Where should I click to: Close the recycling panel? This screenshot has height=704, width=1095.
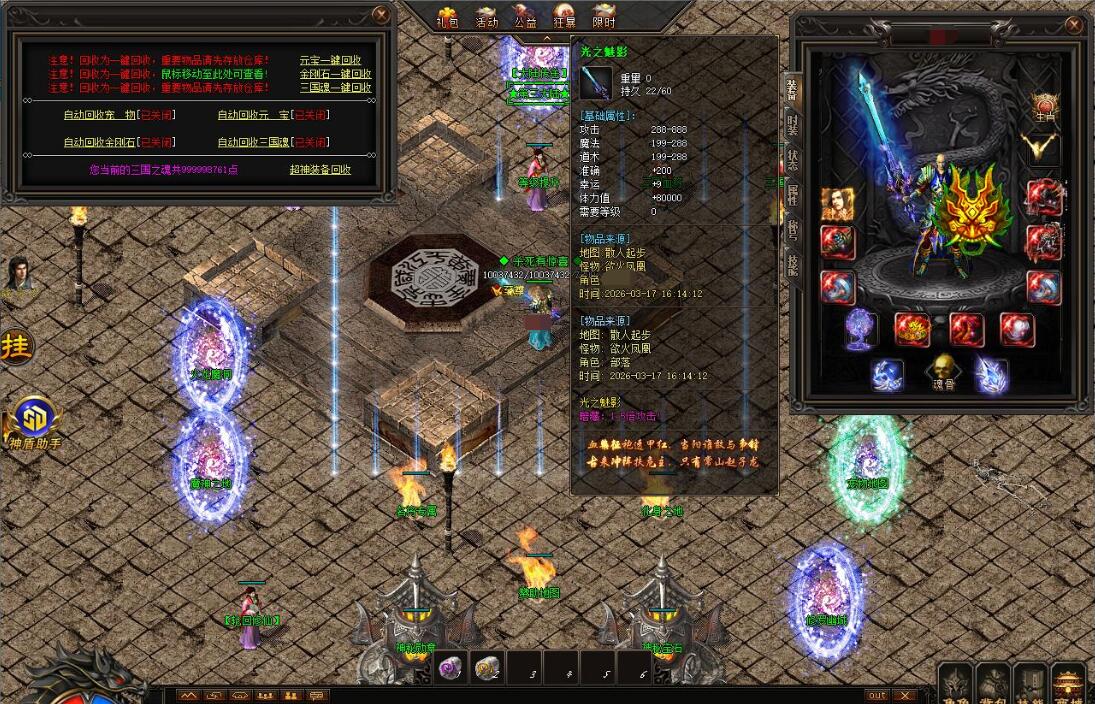[381, 14]
